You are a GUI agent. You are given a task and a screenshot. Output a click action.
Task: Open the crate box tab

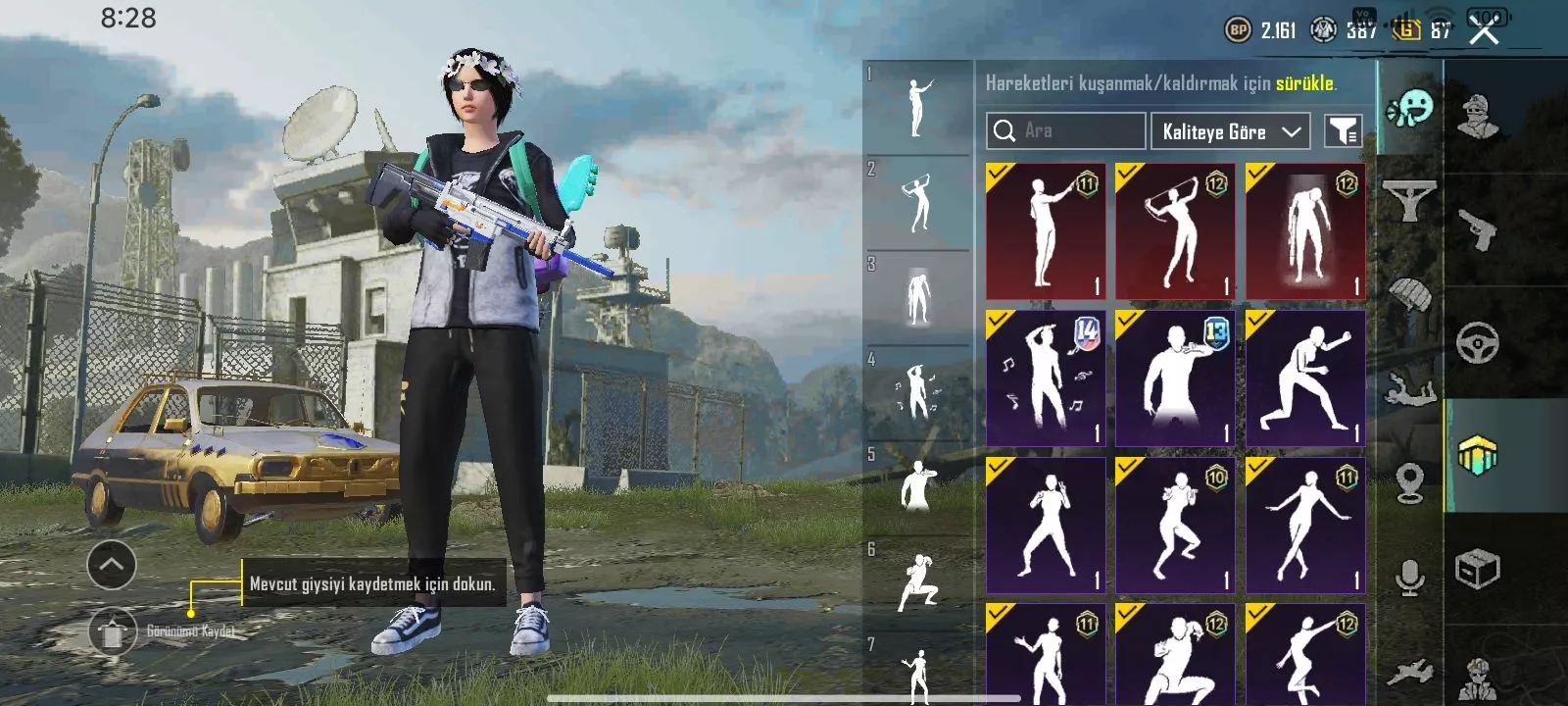point(1478,568)
